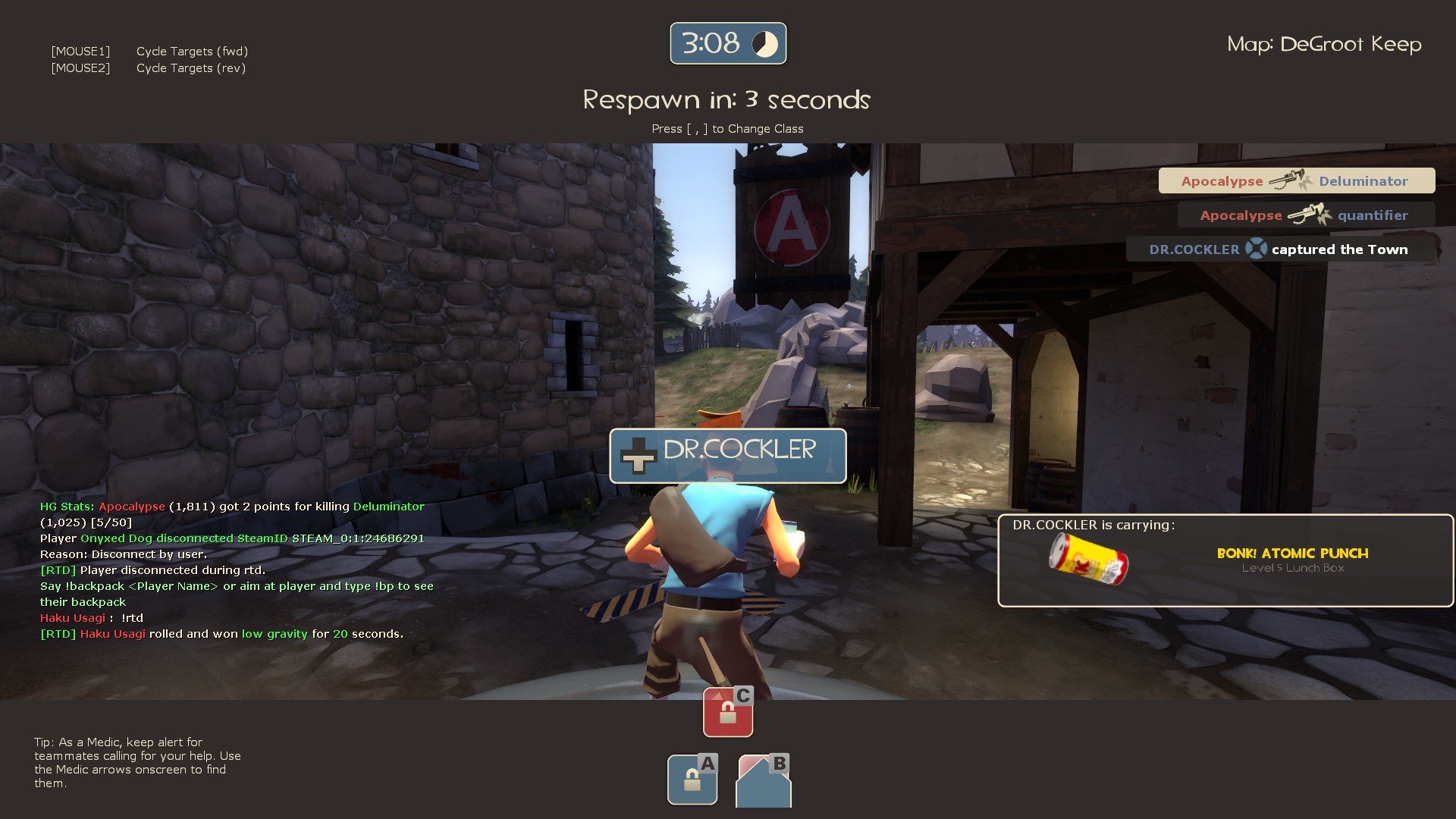Select the Apocalypse killed Deluminator feed entry
This screenshot has height=819, width=1456.
coord(1296,181)
